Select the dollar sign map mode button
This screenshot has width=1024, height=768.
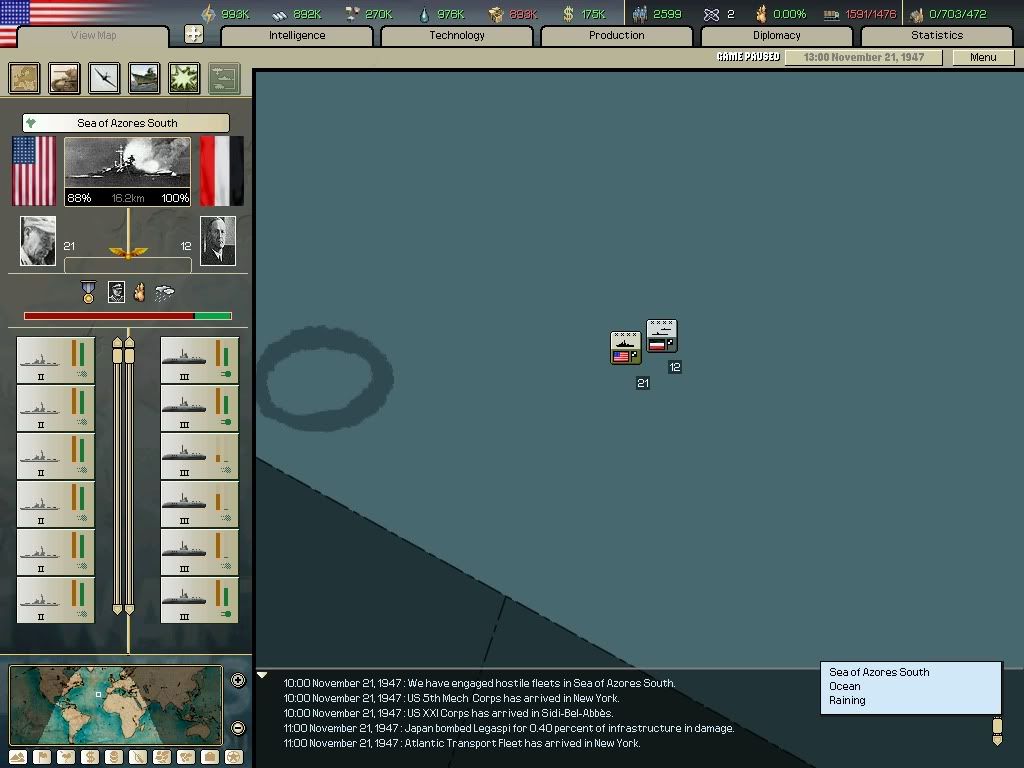pyautogui.click(x=89, y=757)
